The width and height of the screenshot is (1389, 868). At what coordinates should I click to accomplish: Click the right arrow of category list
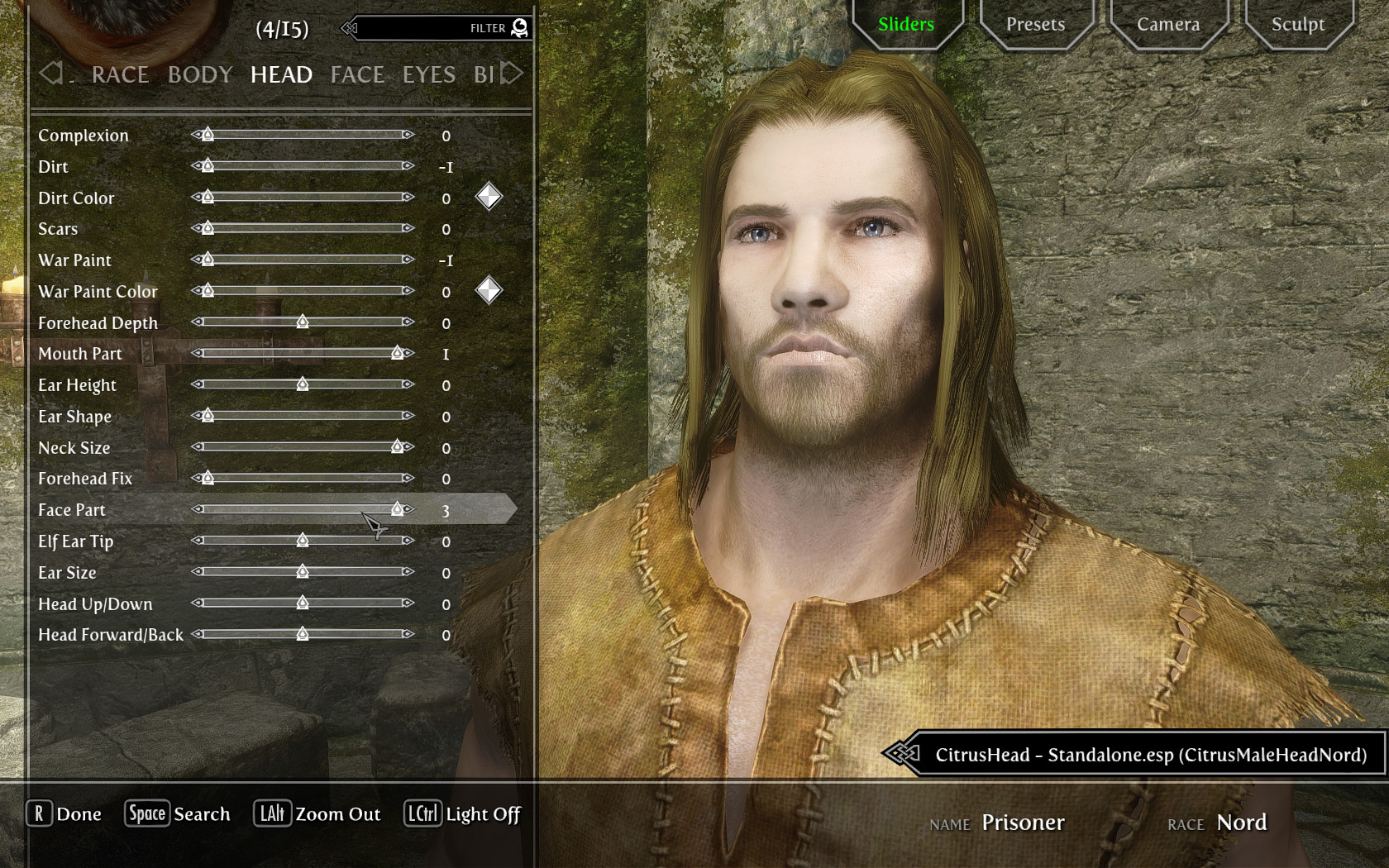(x=513, y=74)
